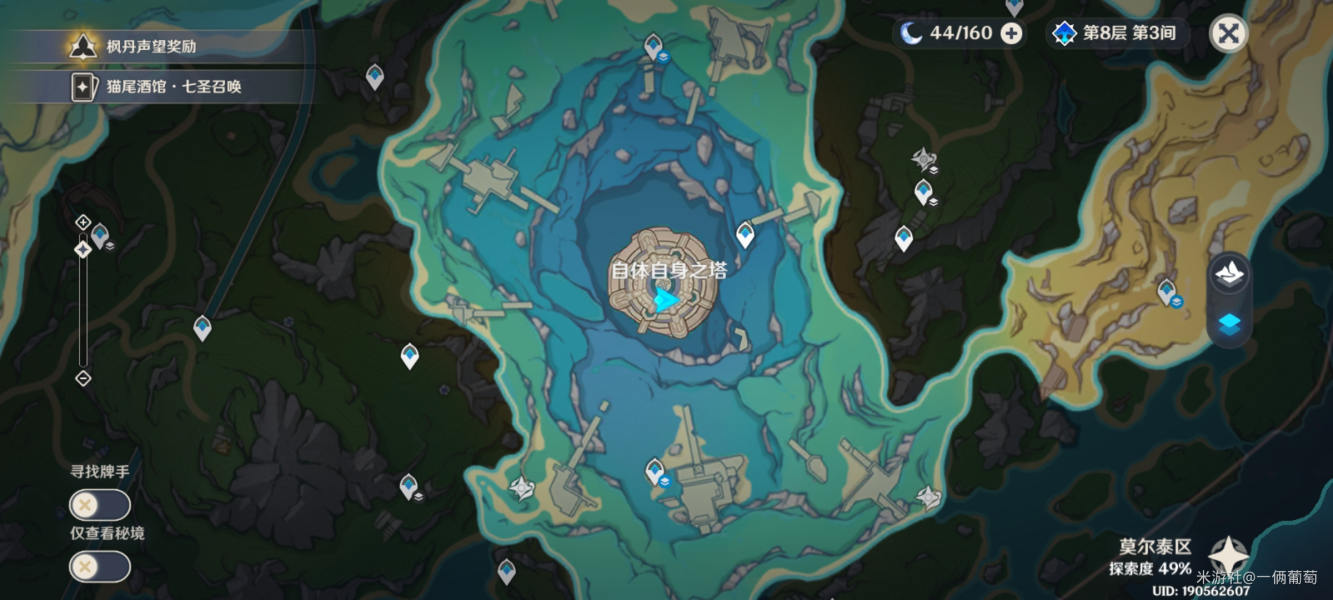Toggle the 仅查看秘境 switch
Viewport: 1333px width, 600px height.
click(100, 567)
